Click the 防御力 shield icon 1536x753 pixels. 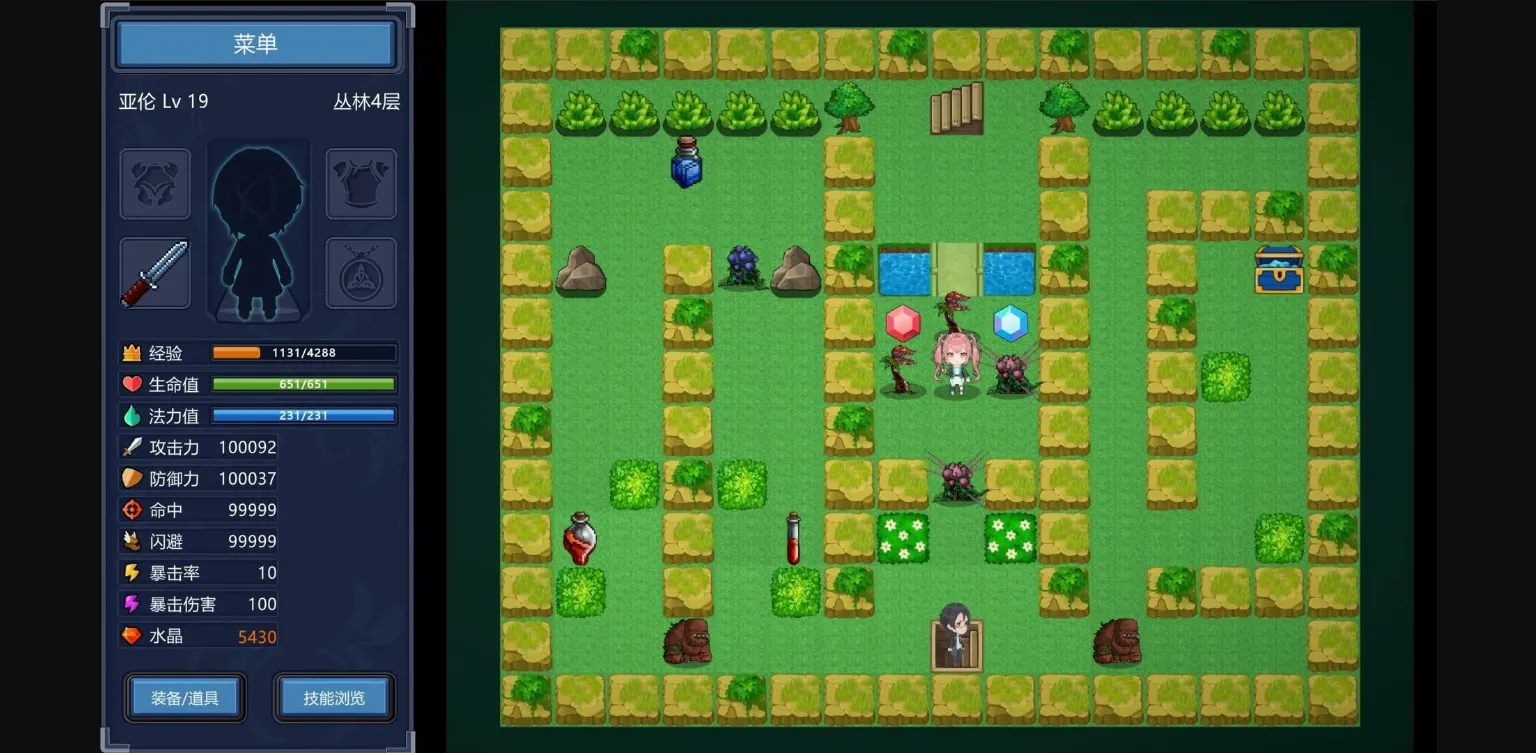pyautogui.click(x=131, y=478)
